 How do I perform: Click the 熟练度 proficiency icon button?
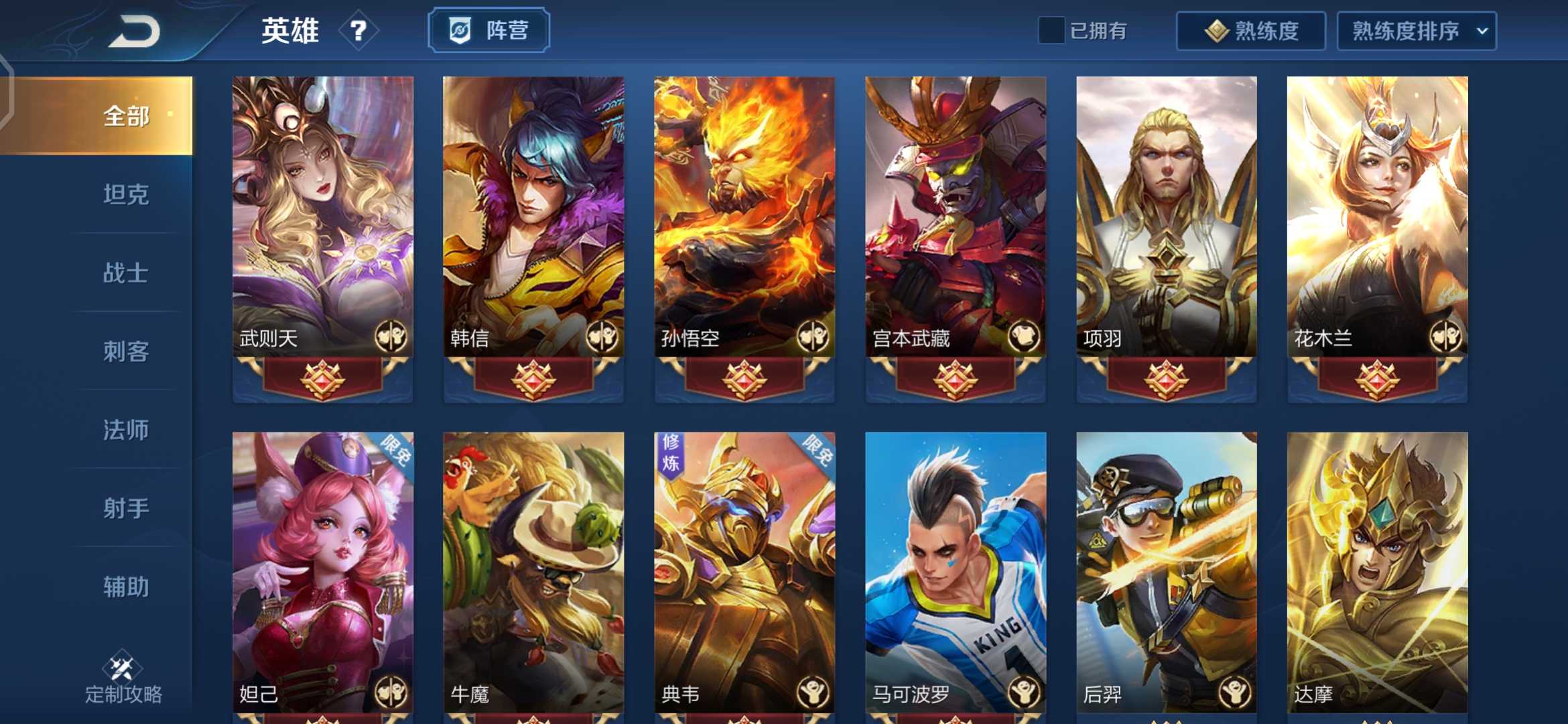click(x=1250, y=30)
